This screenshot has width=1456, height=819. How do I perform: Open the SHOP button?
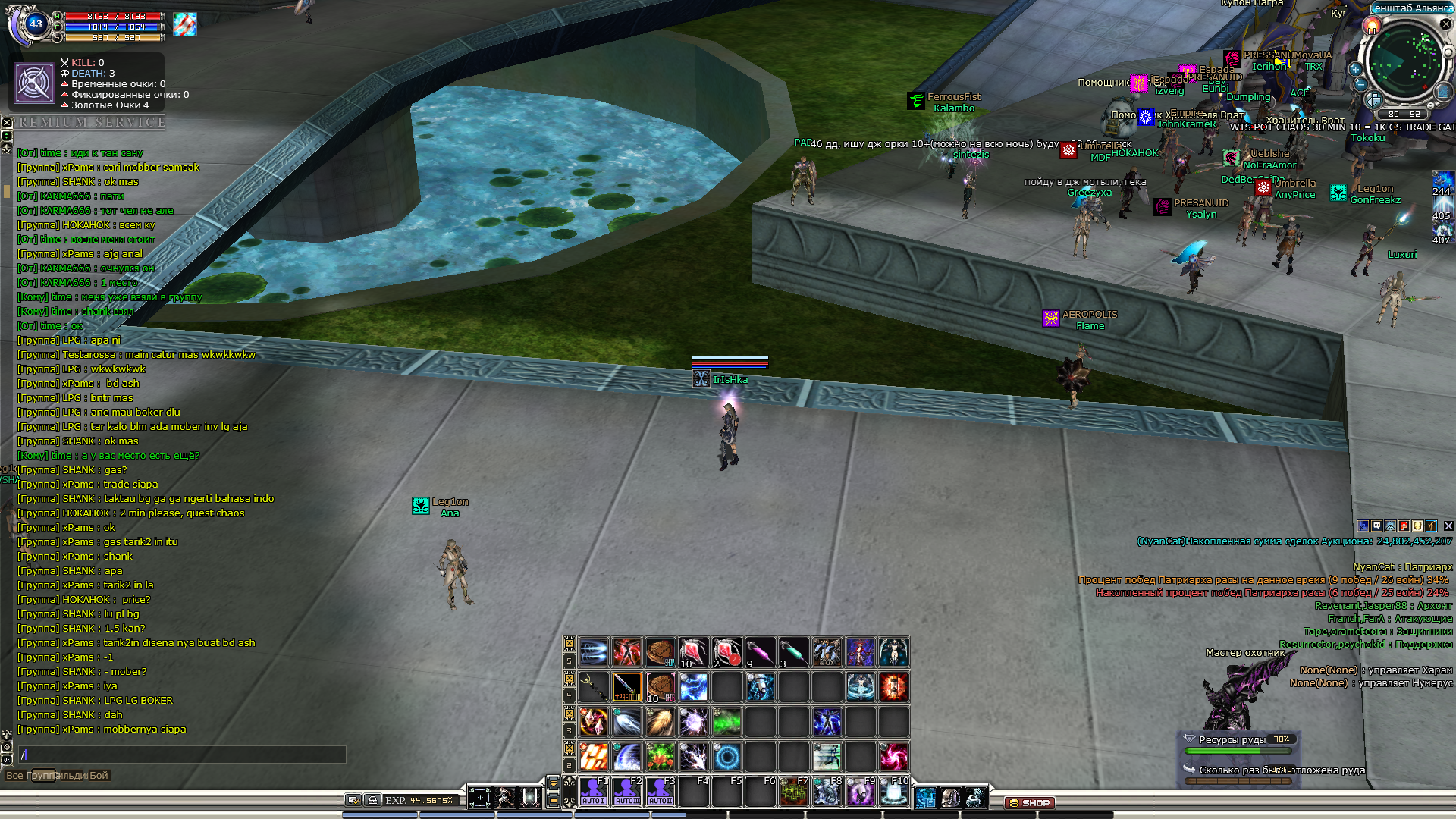(x=1029, y=802)
